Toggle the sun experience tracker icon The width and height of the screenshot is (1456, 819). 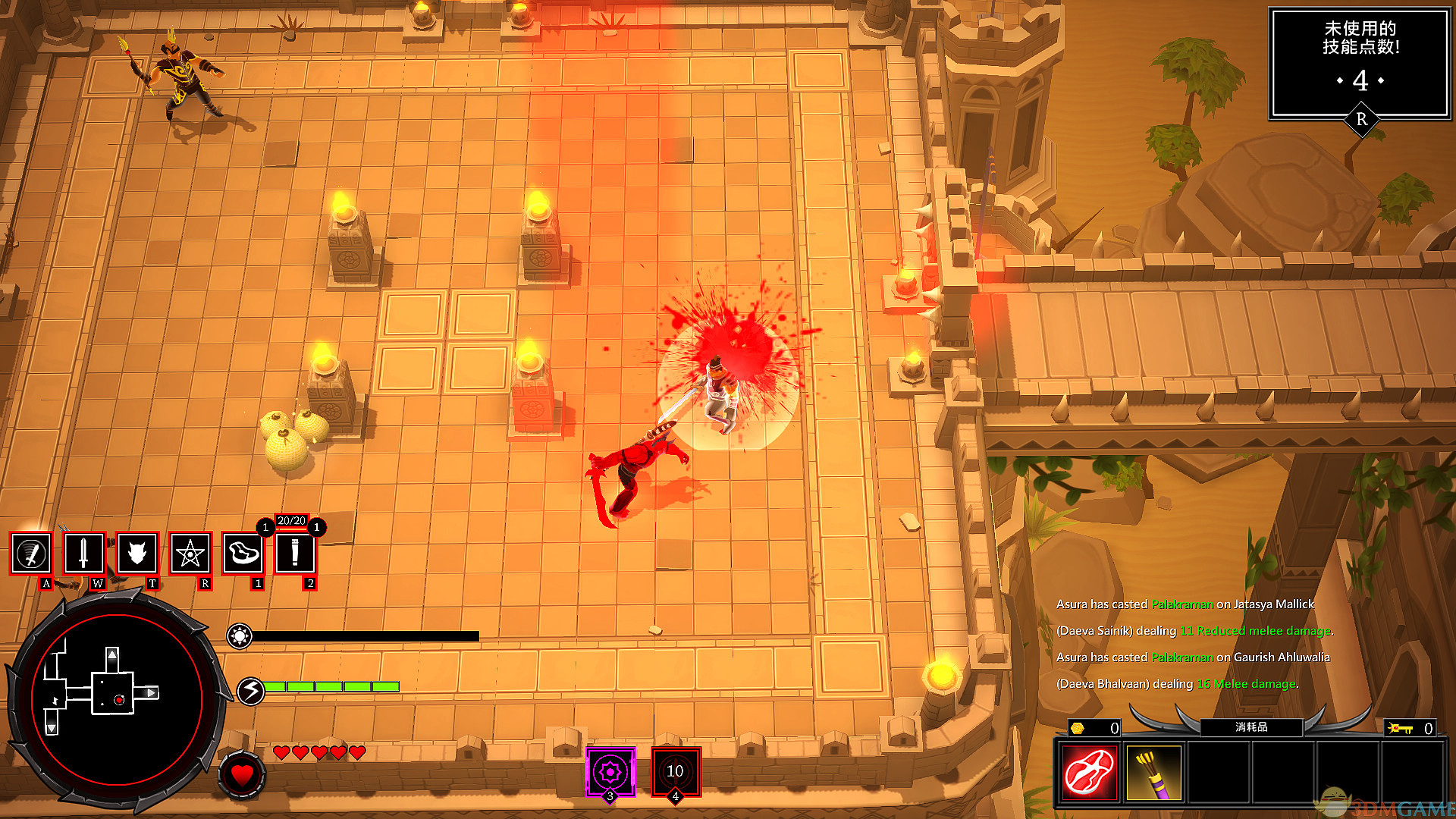tap(241, 635)
